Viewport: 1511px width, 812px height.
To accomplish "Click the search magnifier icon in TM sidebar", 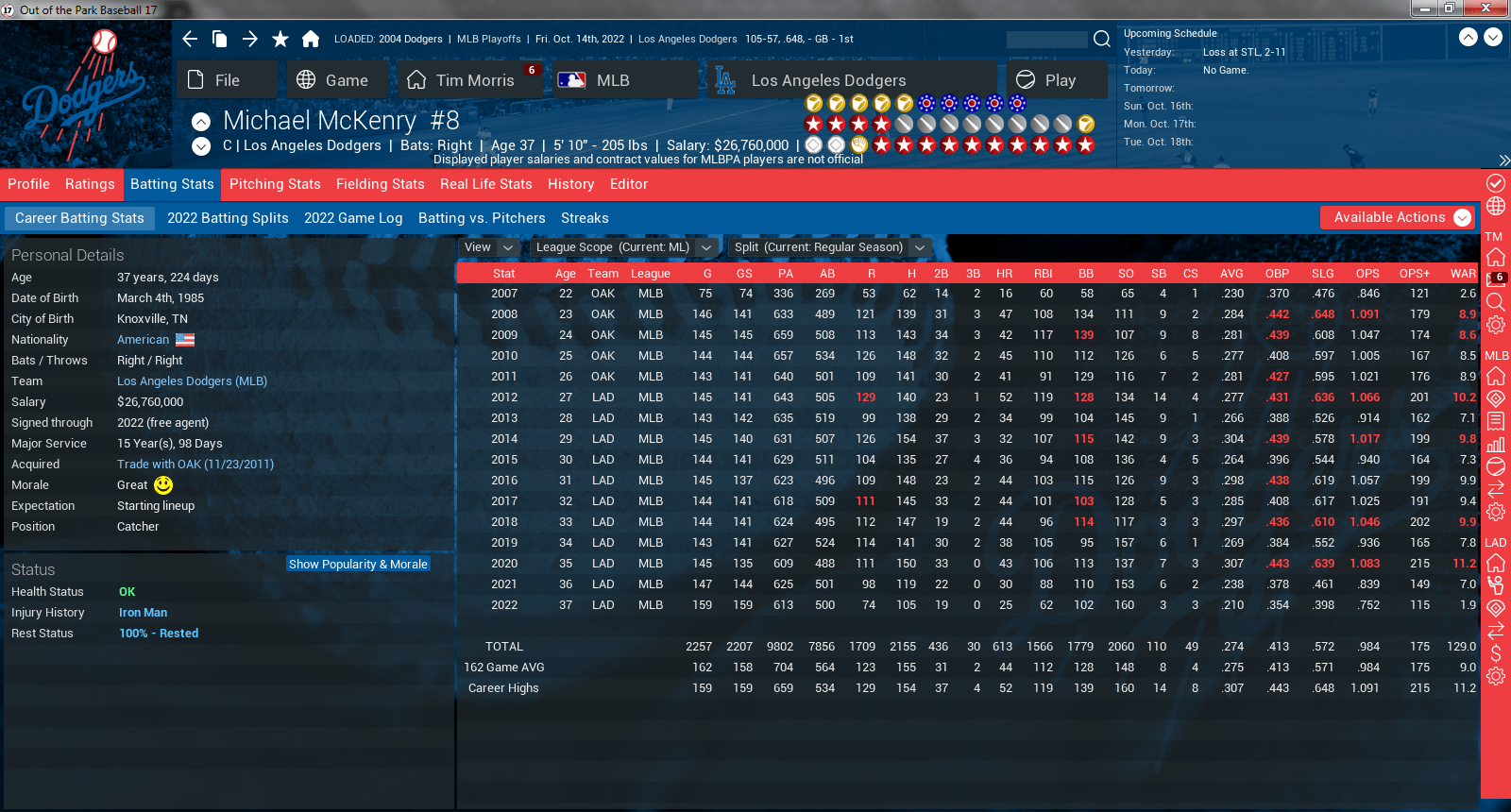I will pos(1495,302).
